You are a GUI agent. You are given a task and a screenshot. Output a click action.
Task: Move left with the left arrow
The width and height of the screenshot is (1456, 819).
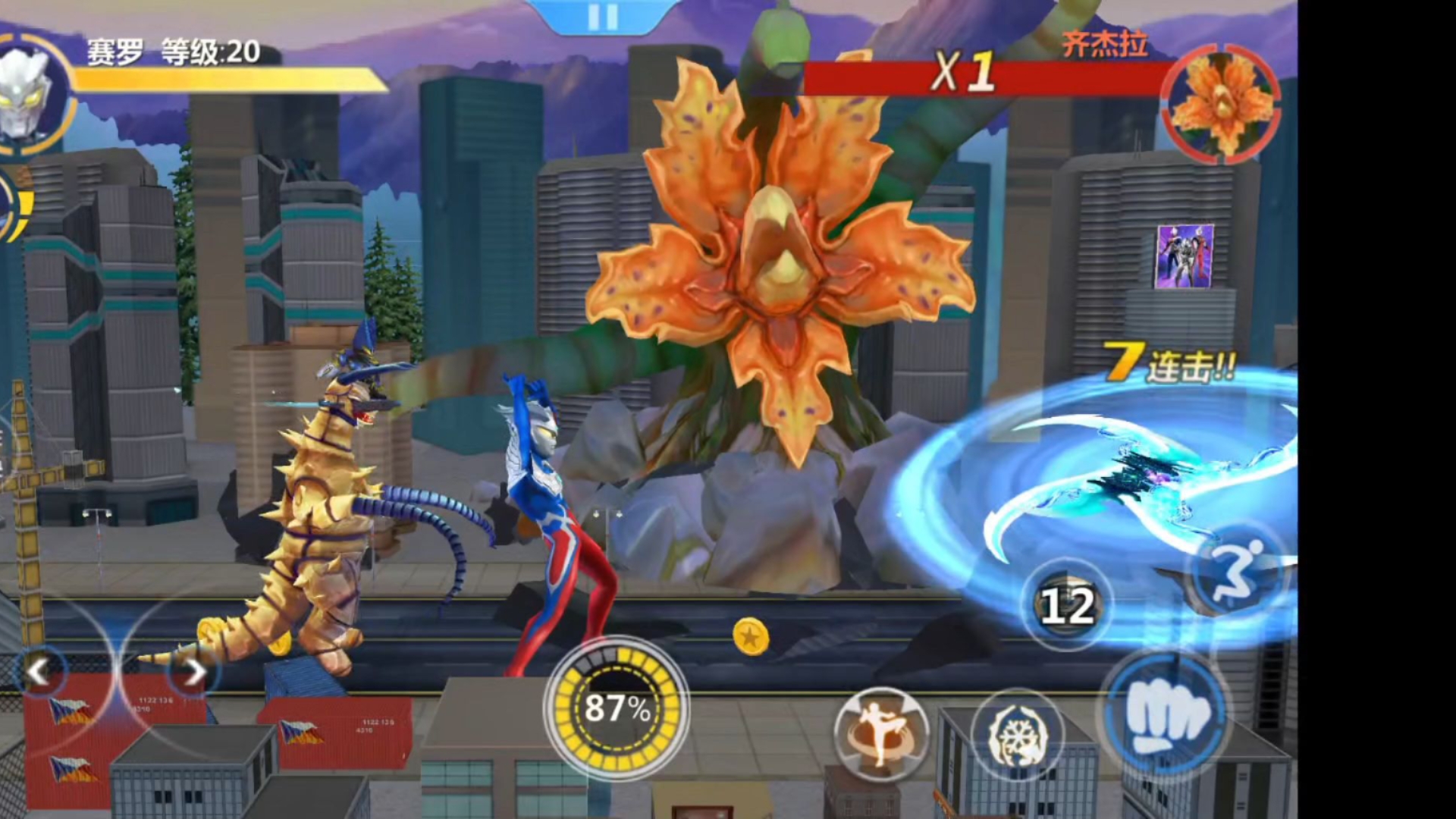pos(39,670)
